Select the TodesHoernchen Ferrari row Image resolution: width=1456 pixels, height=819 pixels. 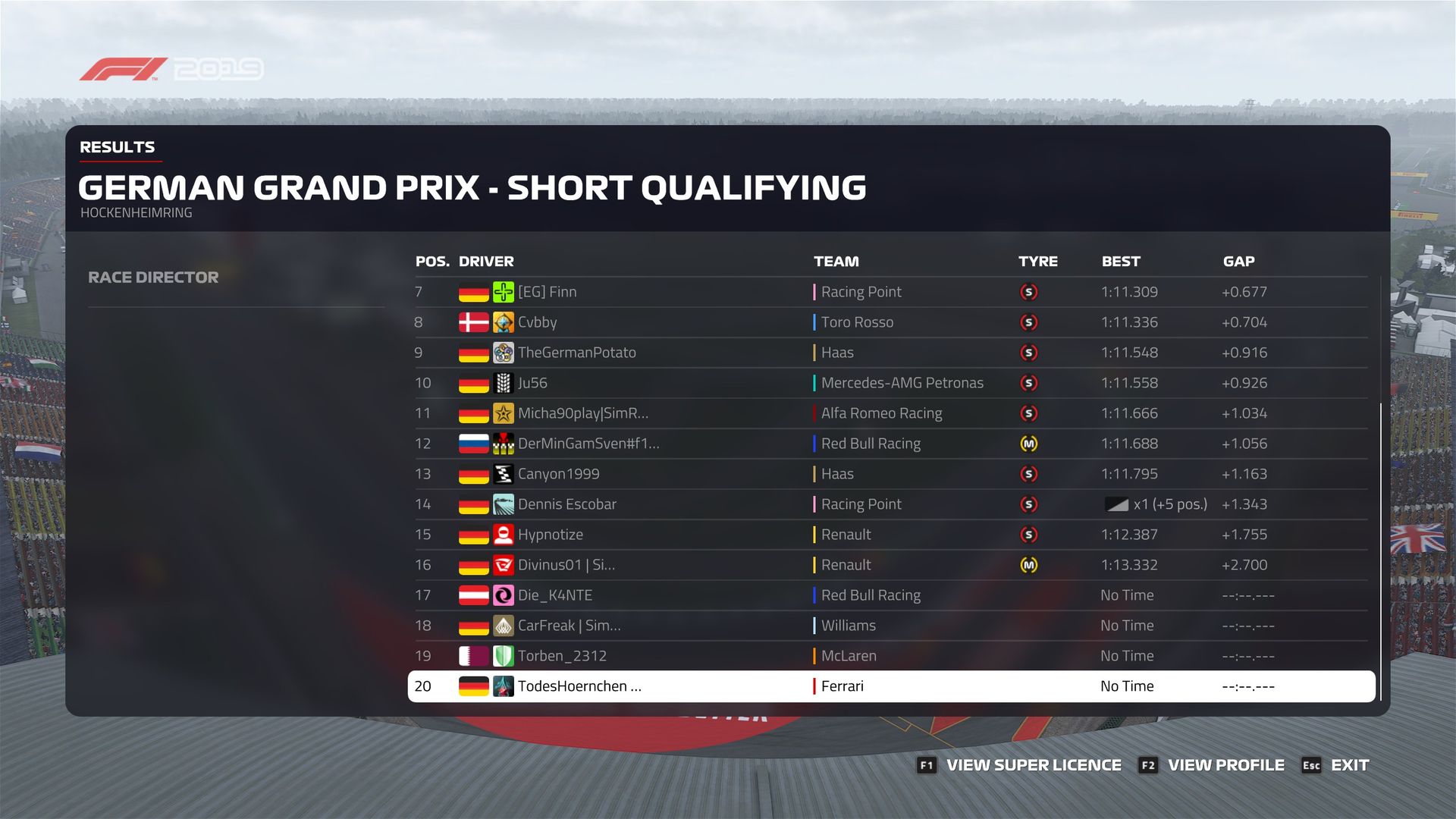tap(579, 686)
